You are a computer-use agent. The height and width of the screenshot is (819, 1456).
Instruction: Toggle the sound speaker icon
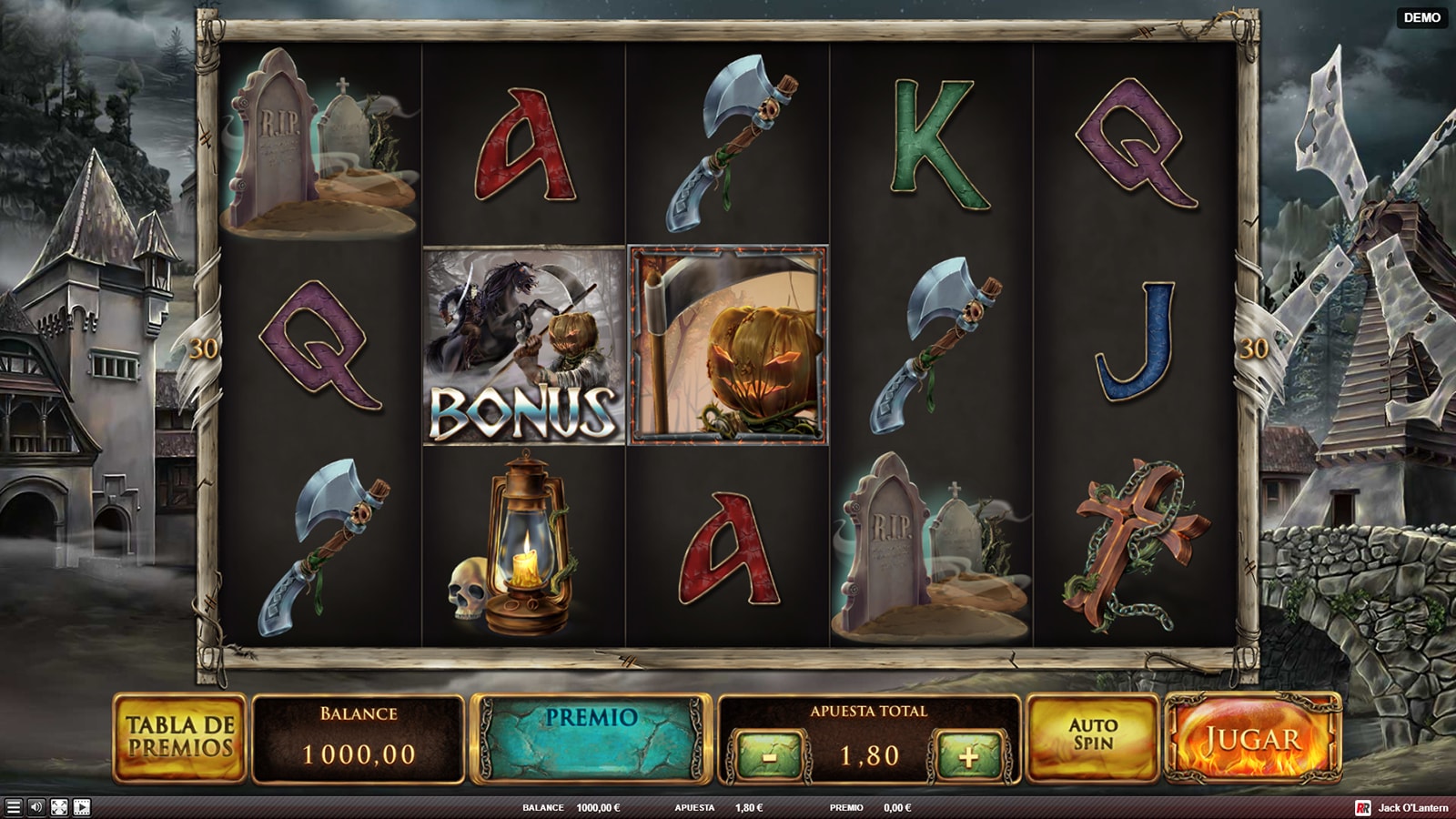tap(36, 807)
